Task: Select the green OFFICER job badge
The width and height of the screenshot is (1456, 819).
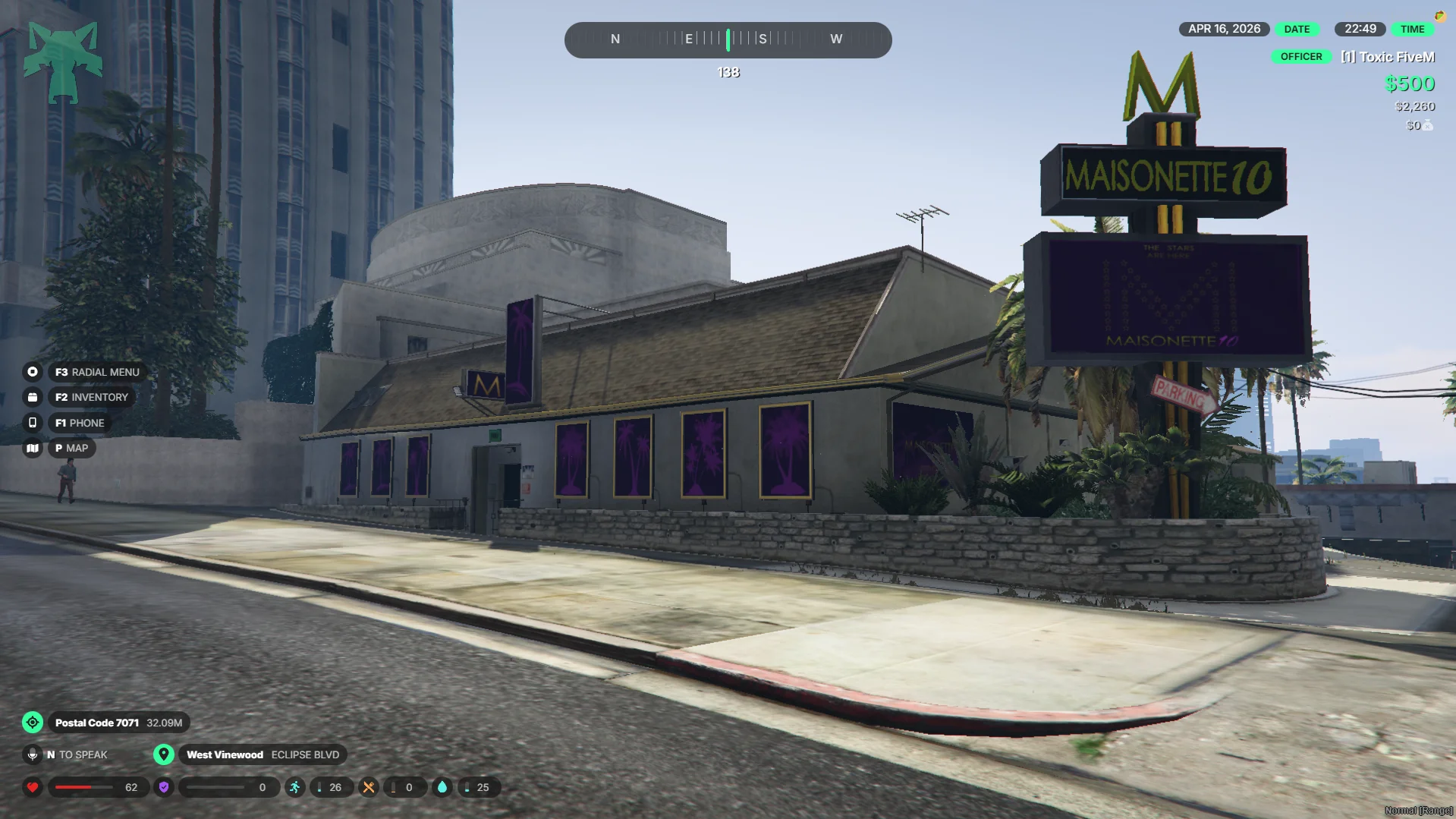Action: 1301,57
